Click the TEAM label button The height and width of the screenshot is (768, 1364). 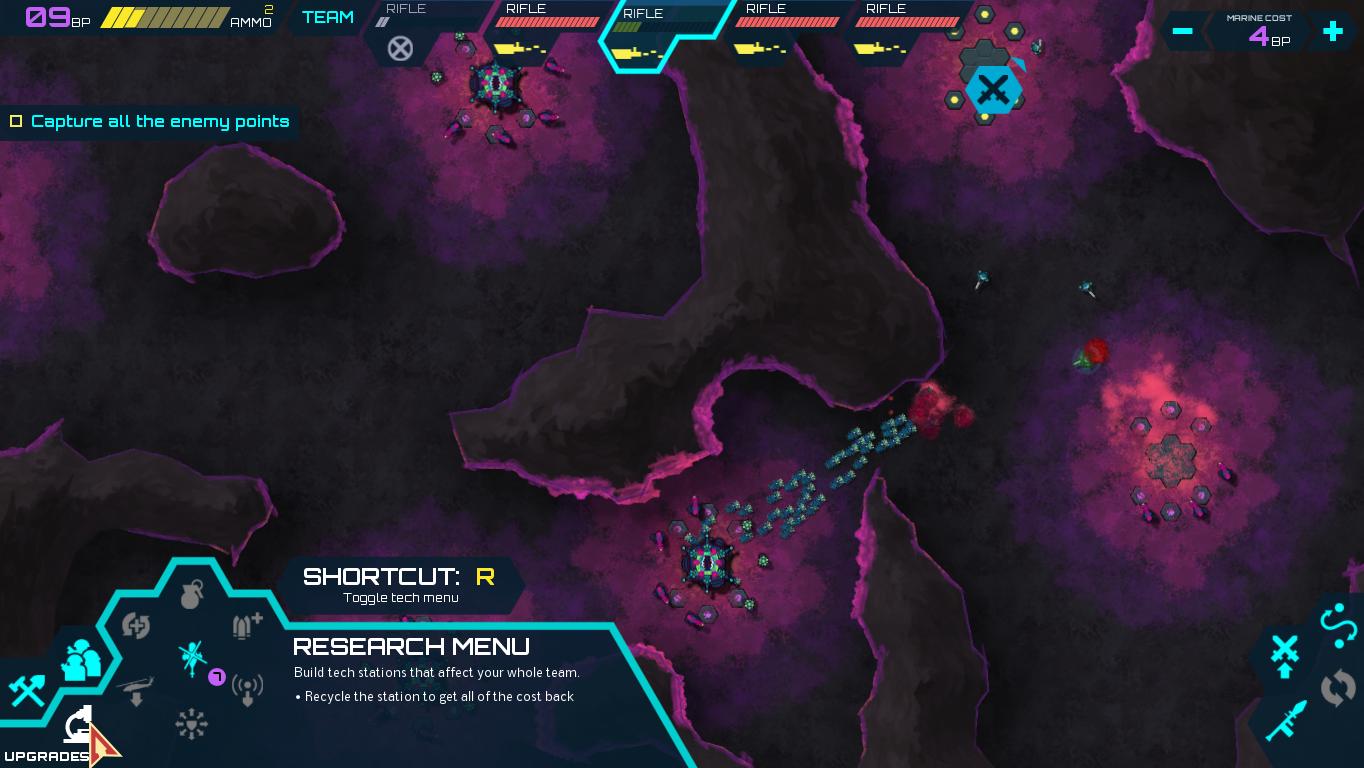click(328, 17)
